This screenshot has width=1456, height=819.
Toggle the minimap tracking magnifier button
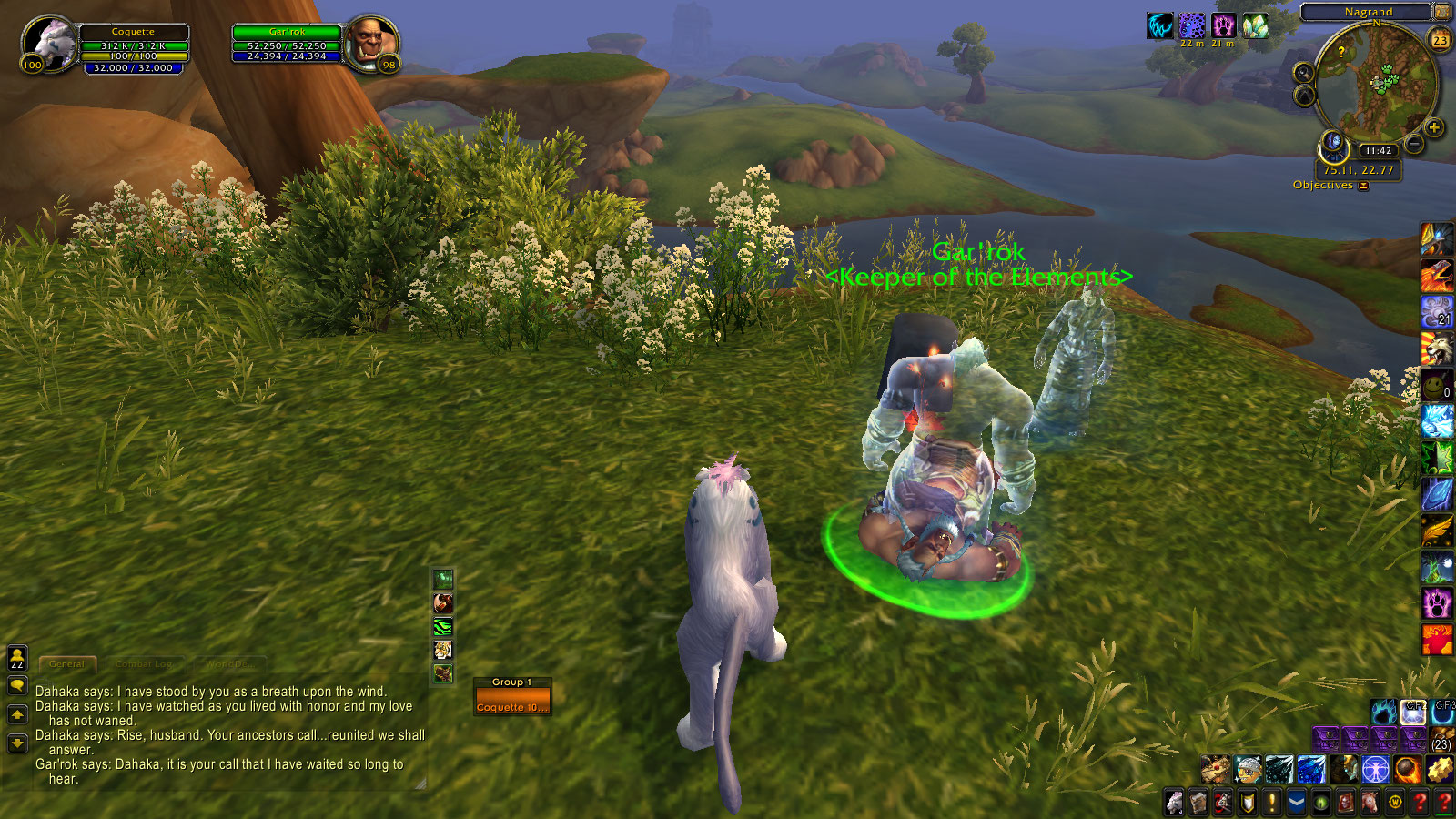tap(1303, 73)
